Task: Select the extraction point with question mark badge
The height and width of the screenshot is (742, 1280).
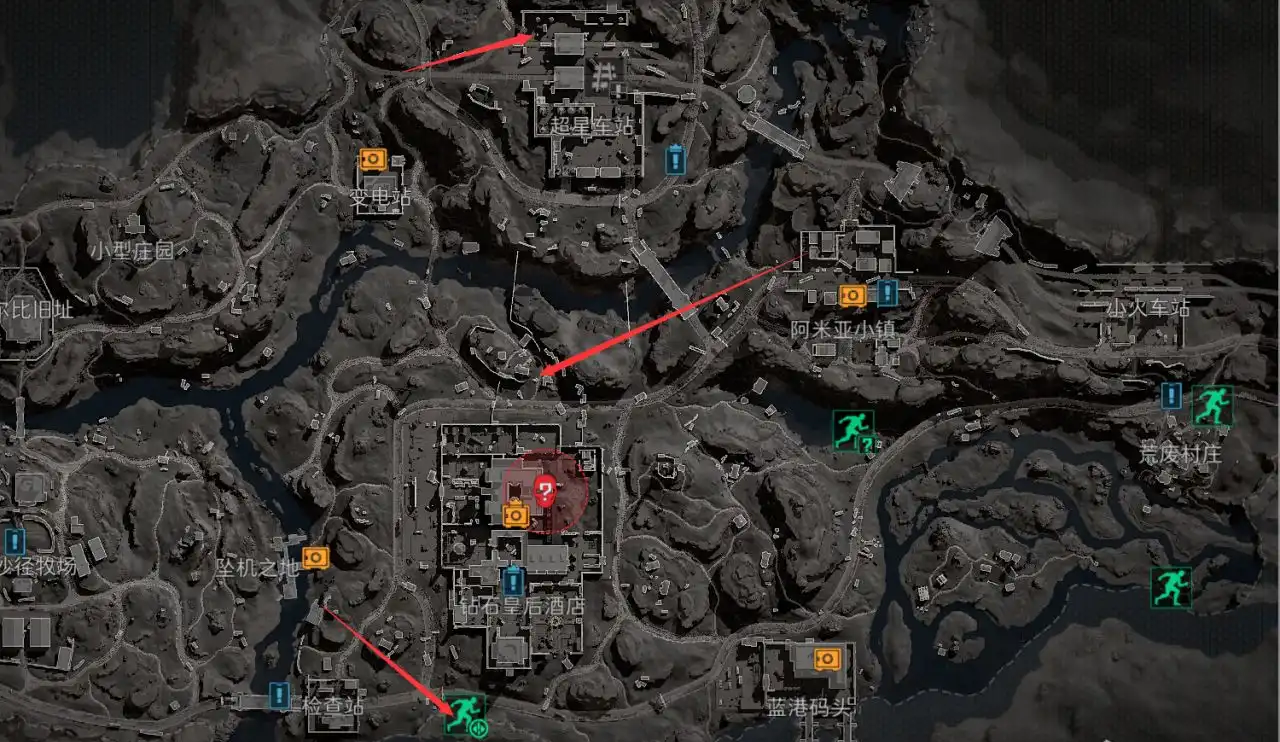Action: click(853, 430)
